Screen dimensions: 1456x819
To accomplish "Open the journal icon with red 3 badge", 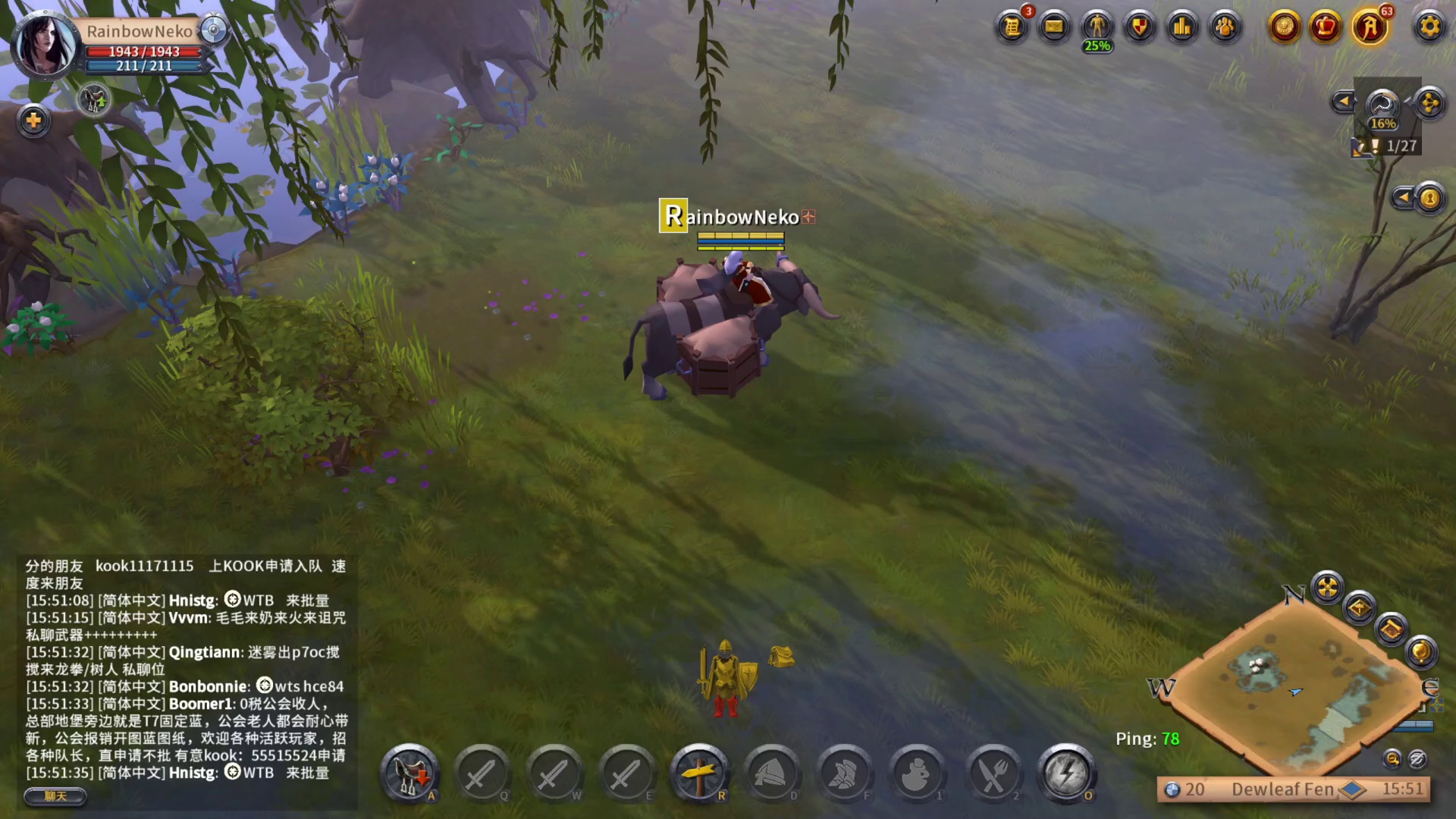I will click(x=1012, y=27).
